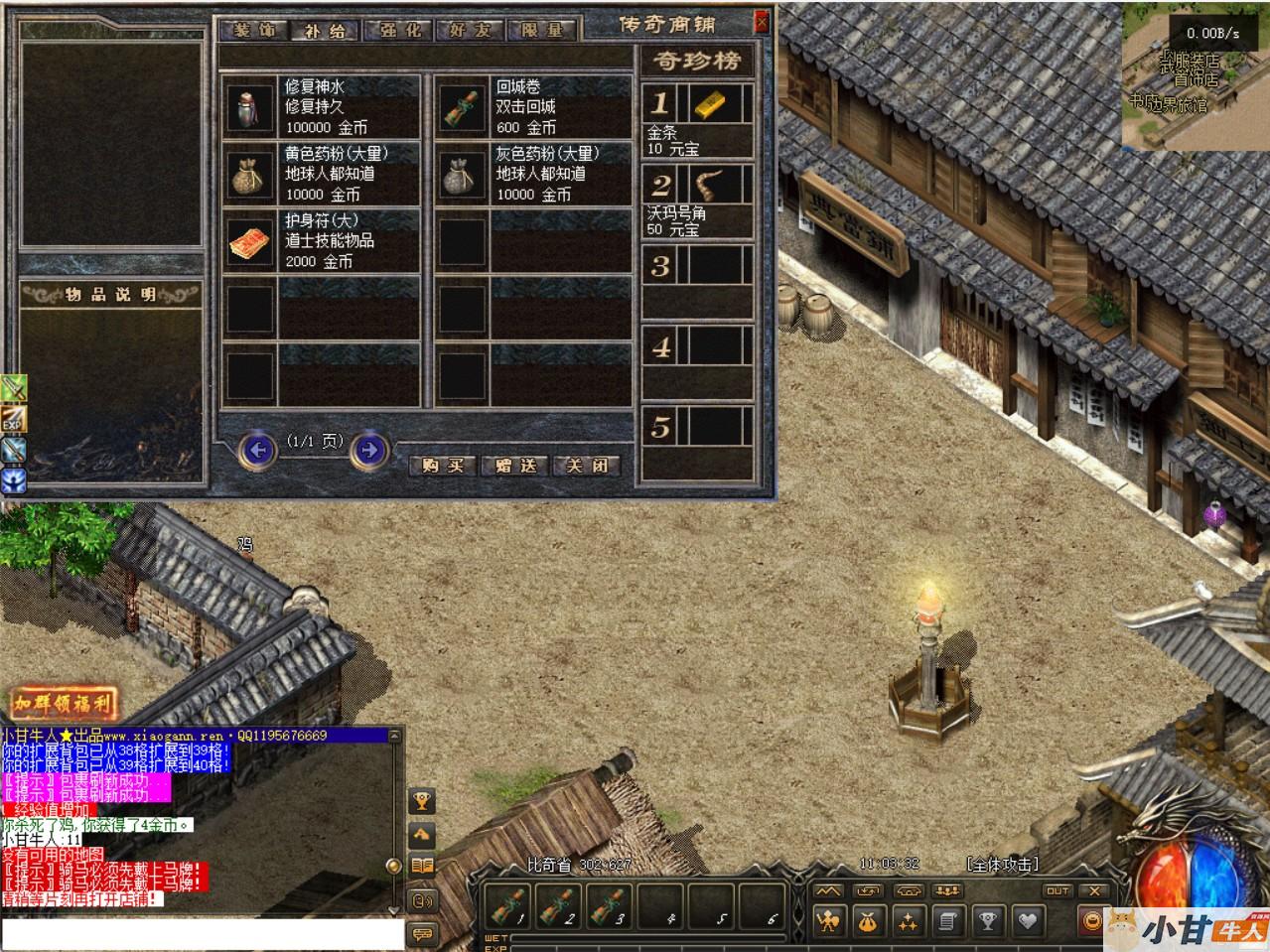This screenshot has height=952, width=1270.
Task: Click the 加群领福利 banner button
Action: (64, 705)
